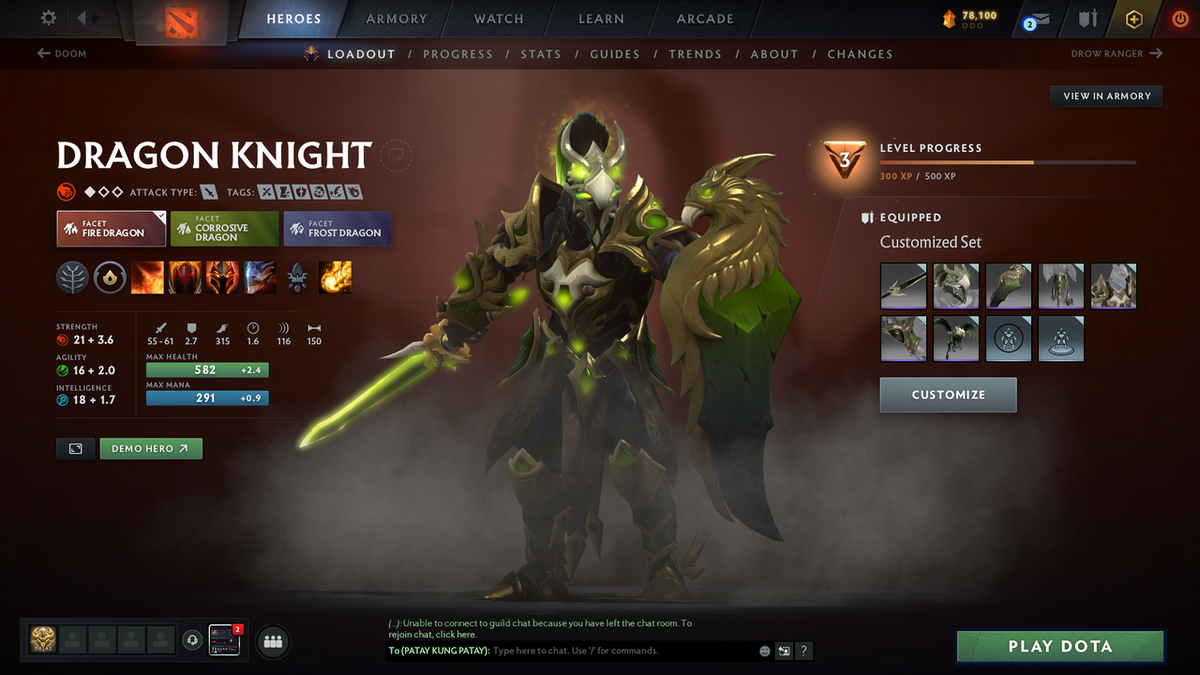Go to next hero Drow Ranger
The height and width of the screenshot is (675, 1200).
point(1116,54)
